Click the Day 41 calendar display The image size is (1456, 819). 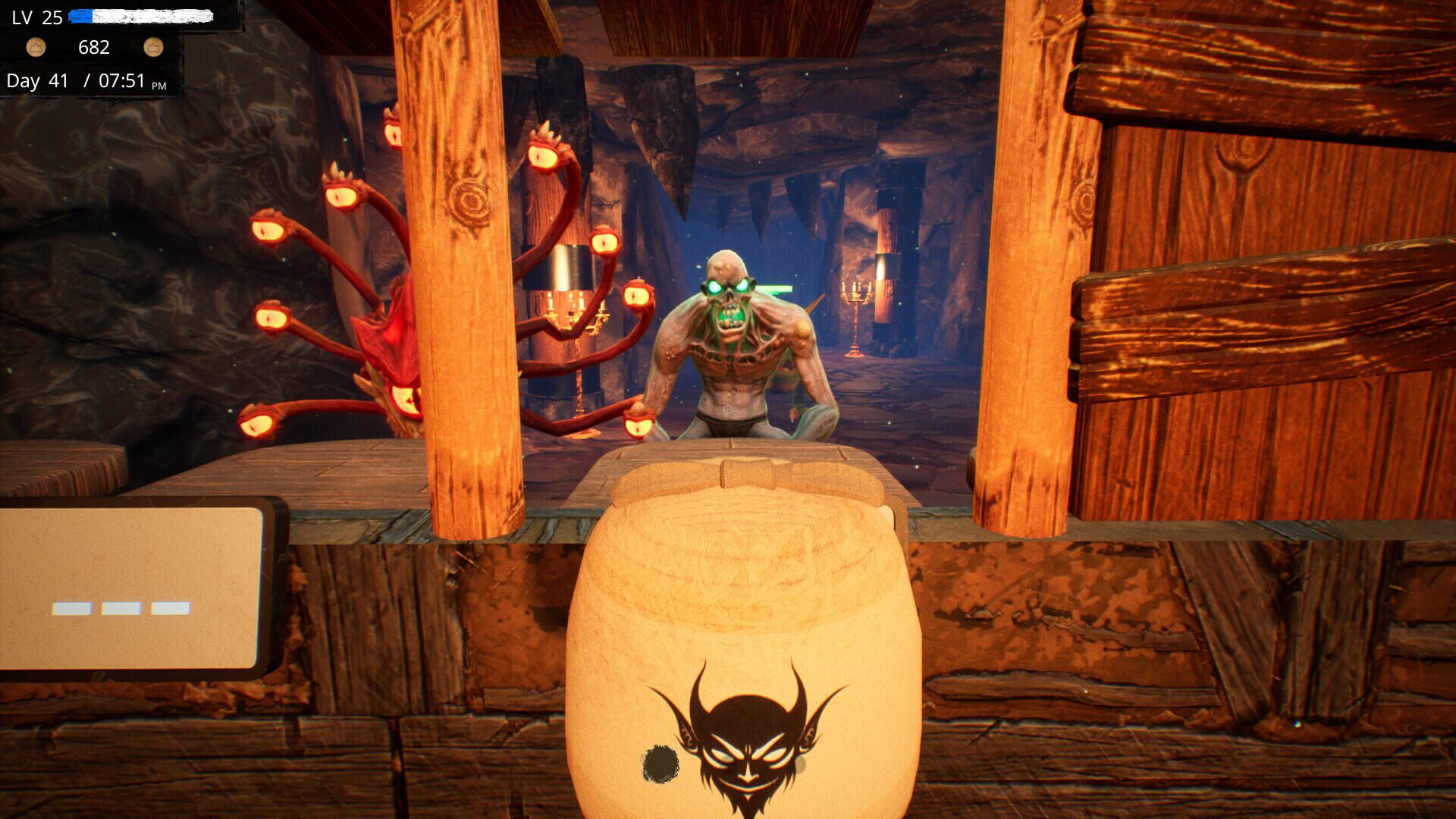[x=36, y=79]
